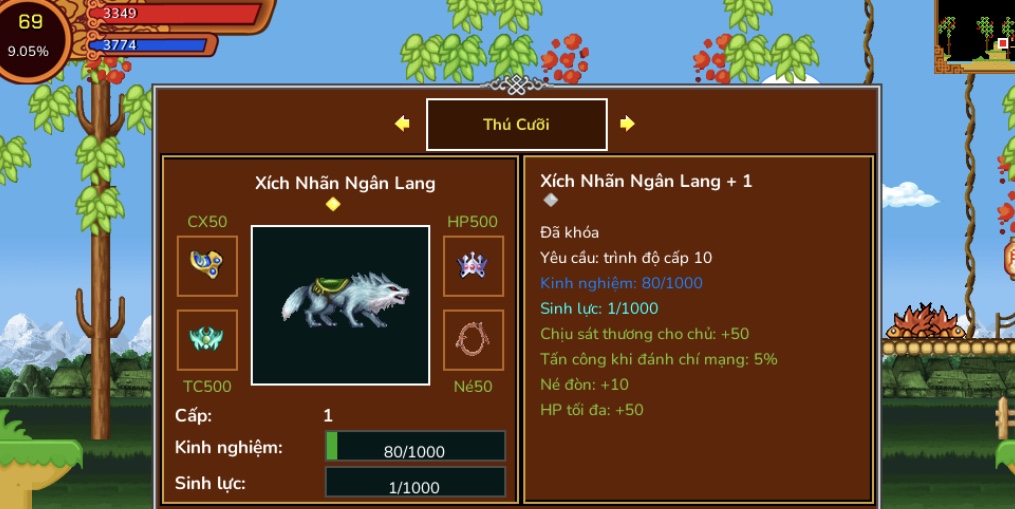Image resolution: width=1015 pixels, height=509 pixels.
Task: Go to the next panel with right arrow
Action: pos(627,124)
